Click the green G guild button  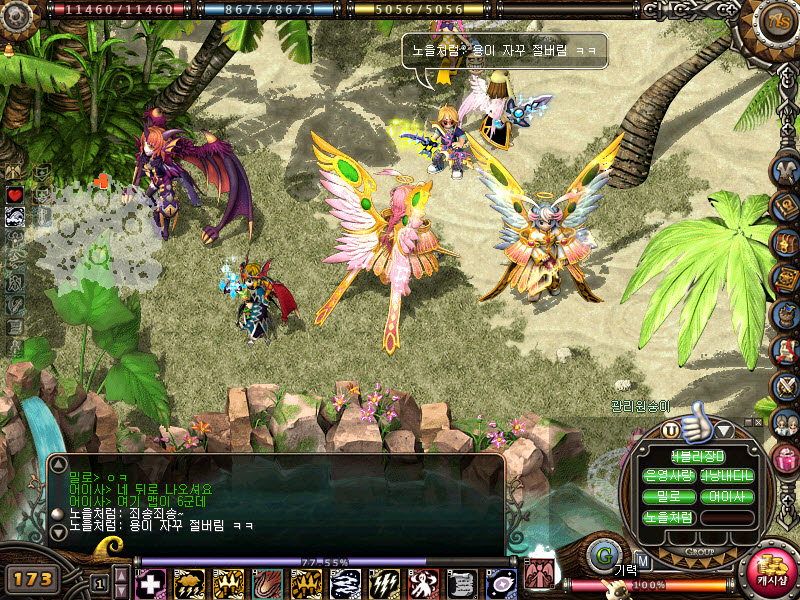[x=604, y=555]
